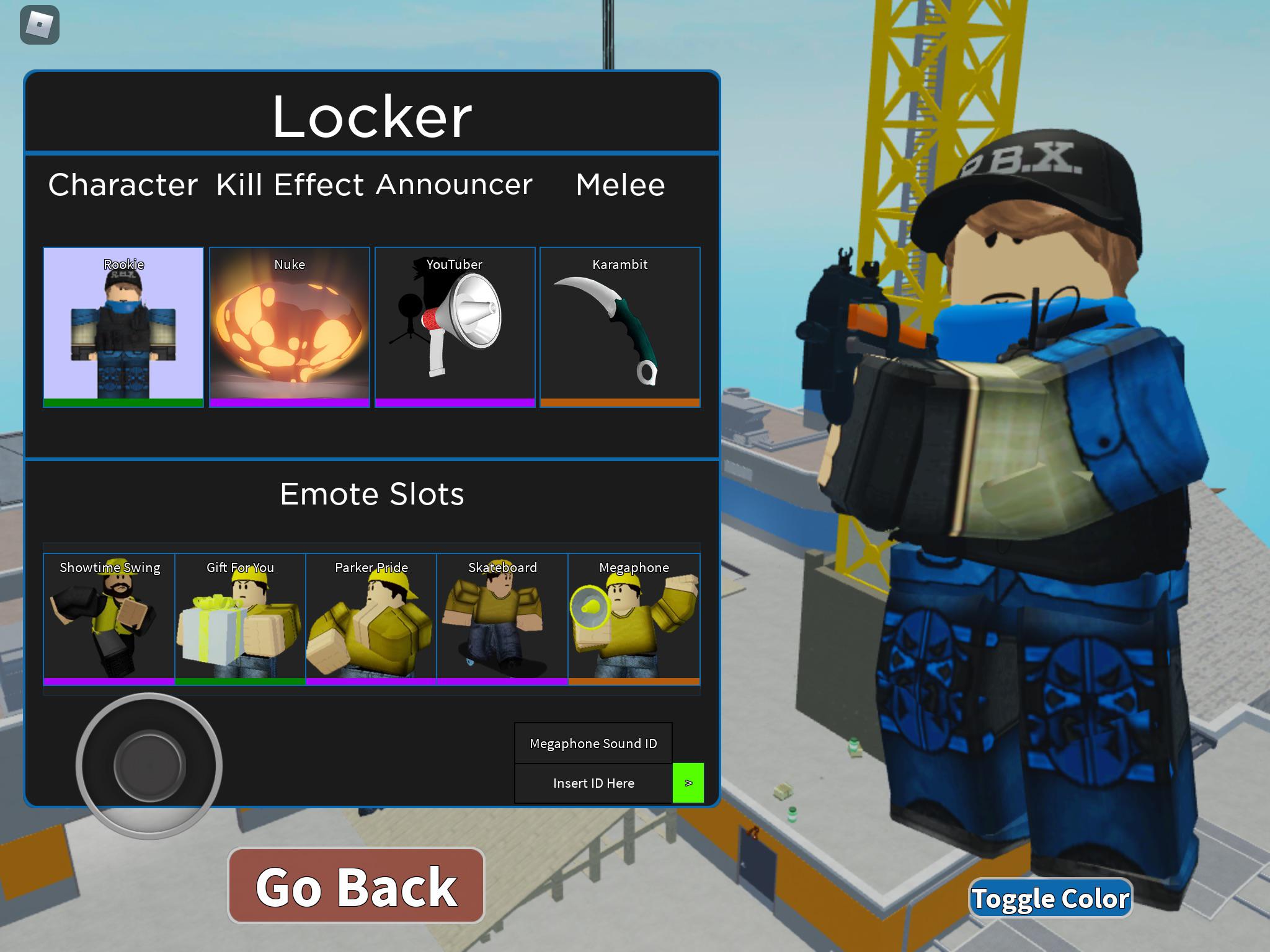This screenshot has width=1270, height=952.
Task: Open the Nuke kill effect slot
Action: (290, 327)
